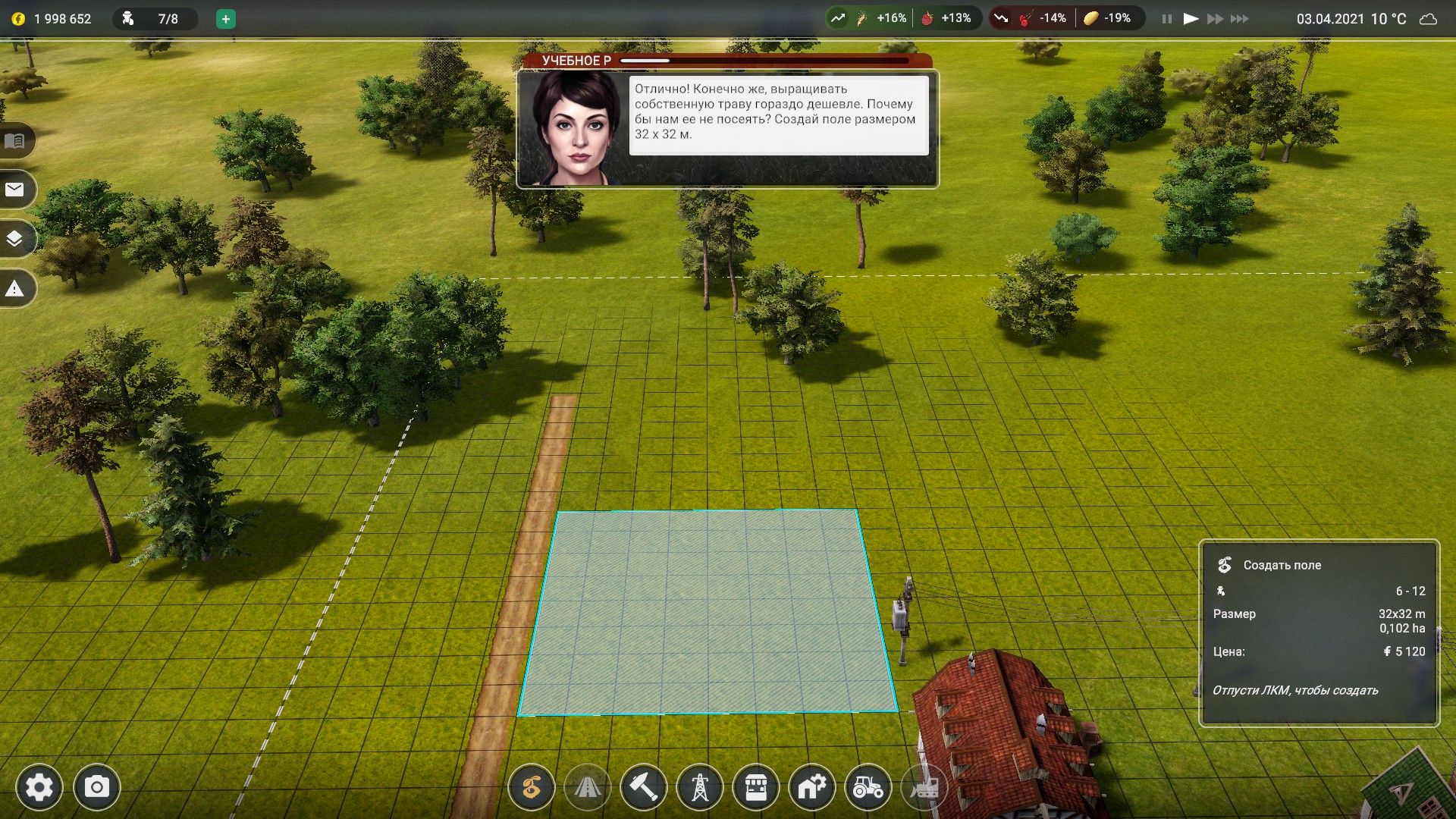Set game speed to double fast-forward
This screenshot has height=819, width=1456.
(x=1215, y=19)
